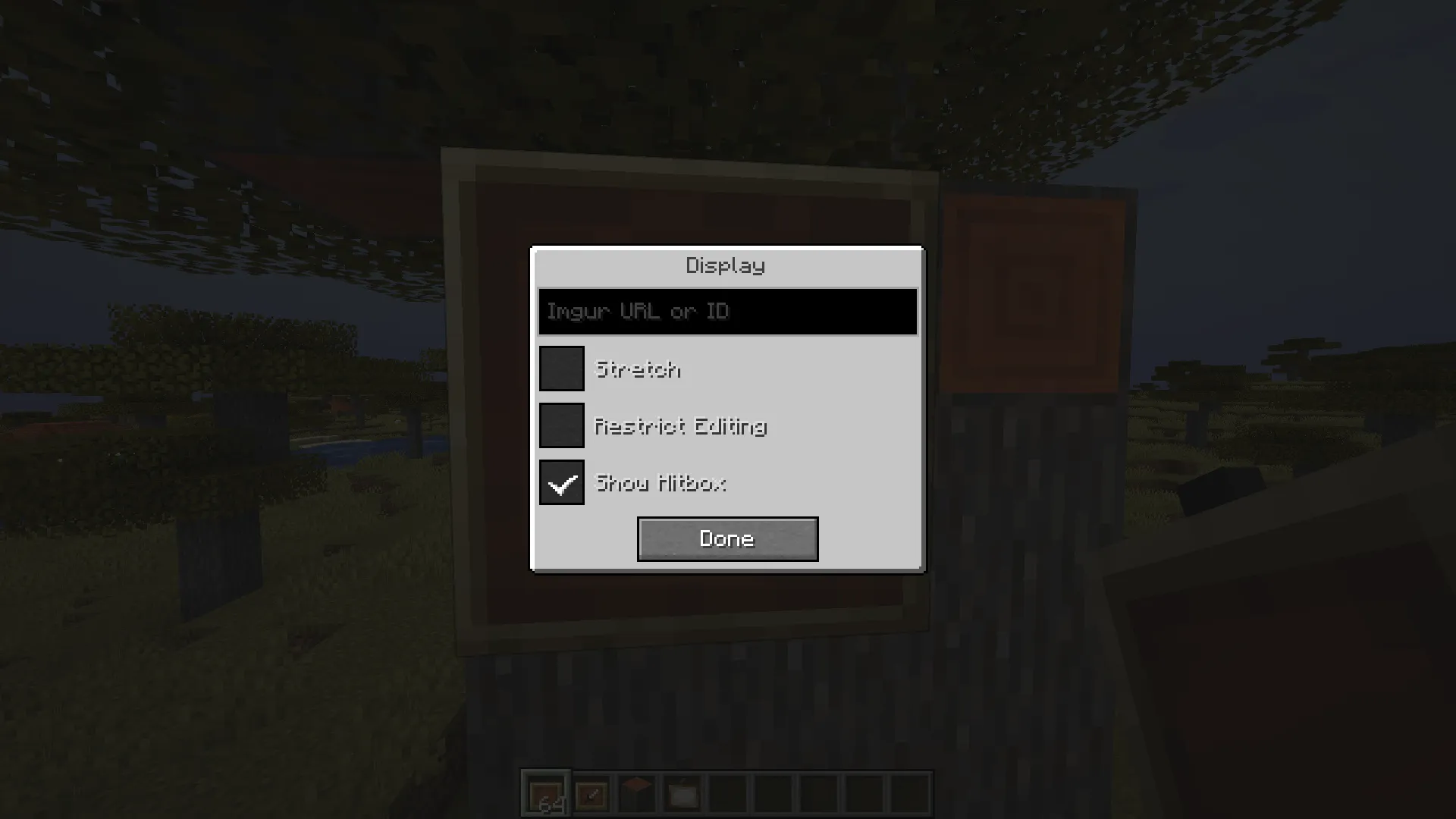Select the paintbrush item in the second hotbar slot
Viewport: 1456px width, 819px height.
click(591, 792)
